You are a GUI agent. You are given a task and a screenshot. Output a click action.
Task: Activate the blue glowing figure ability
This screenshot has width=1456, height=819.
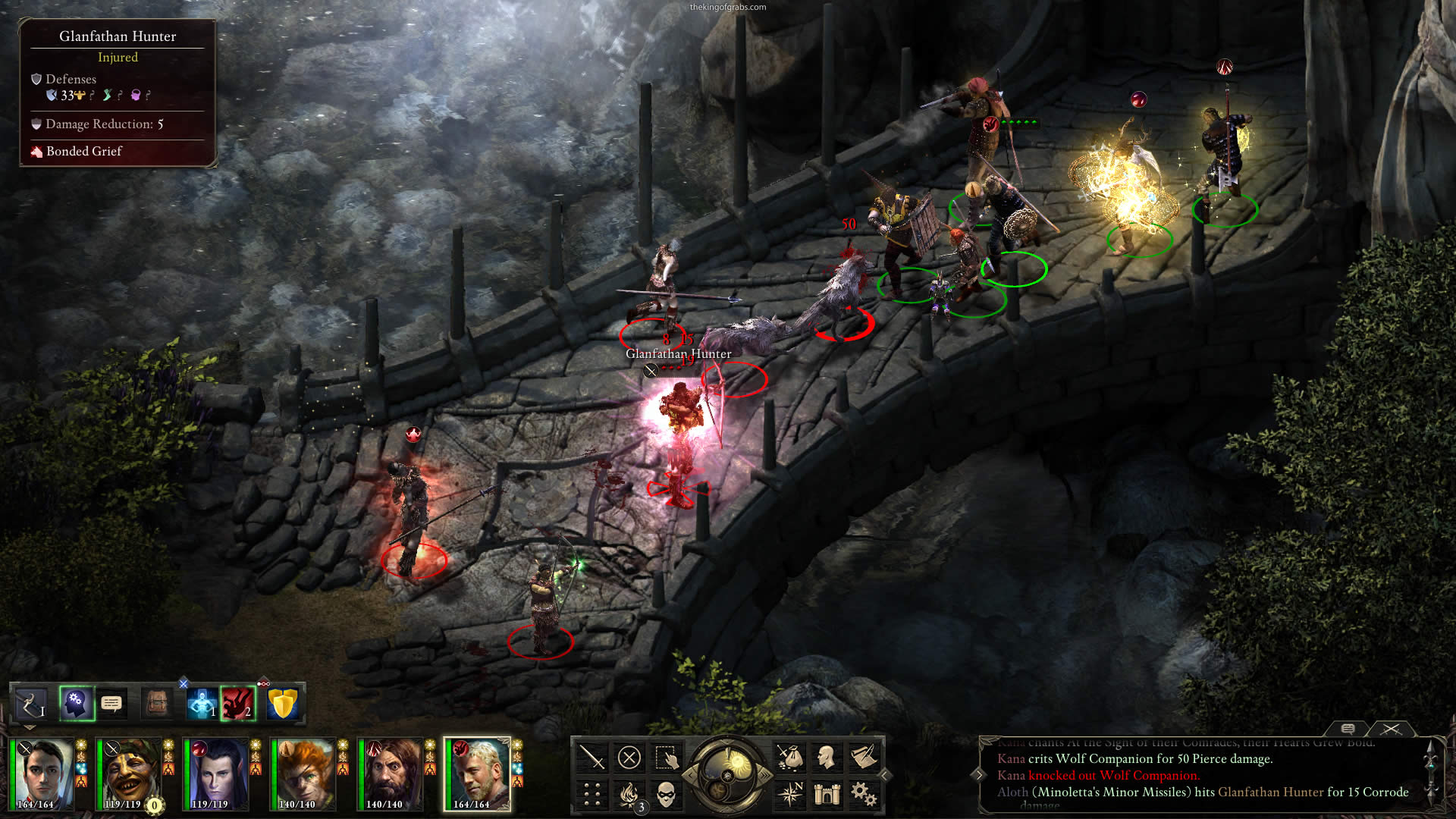click(x=202, y=704)
